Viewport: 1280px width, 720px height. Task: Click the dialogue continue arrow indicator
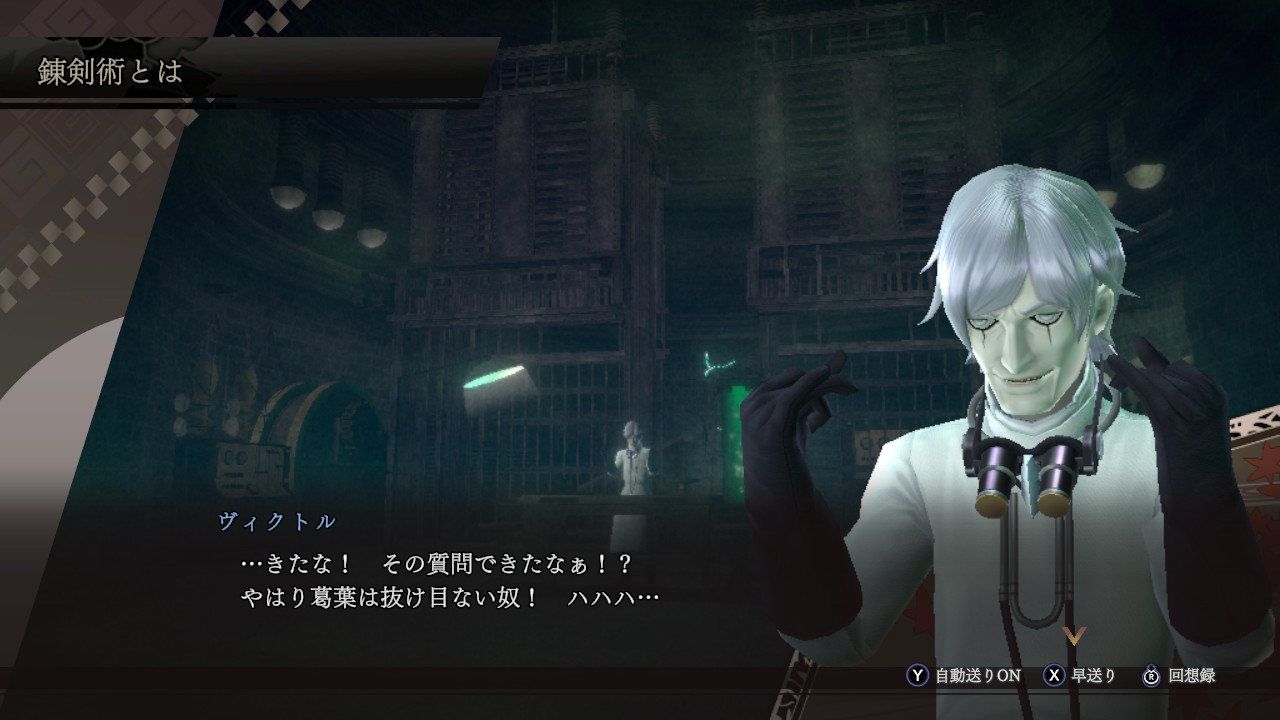[x=1074, y=636]
